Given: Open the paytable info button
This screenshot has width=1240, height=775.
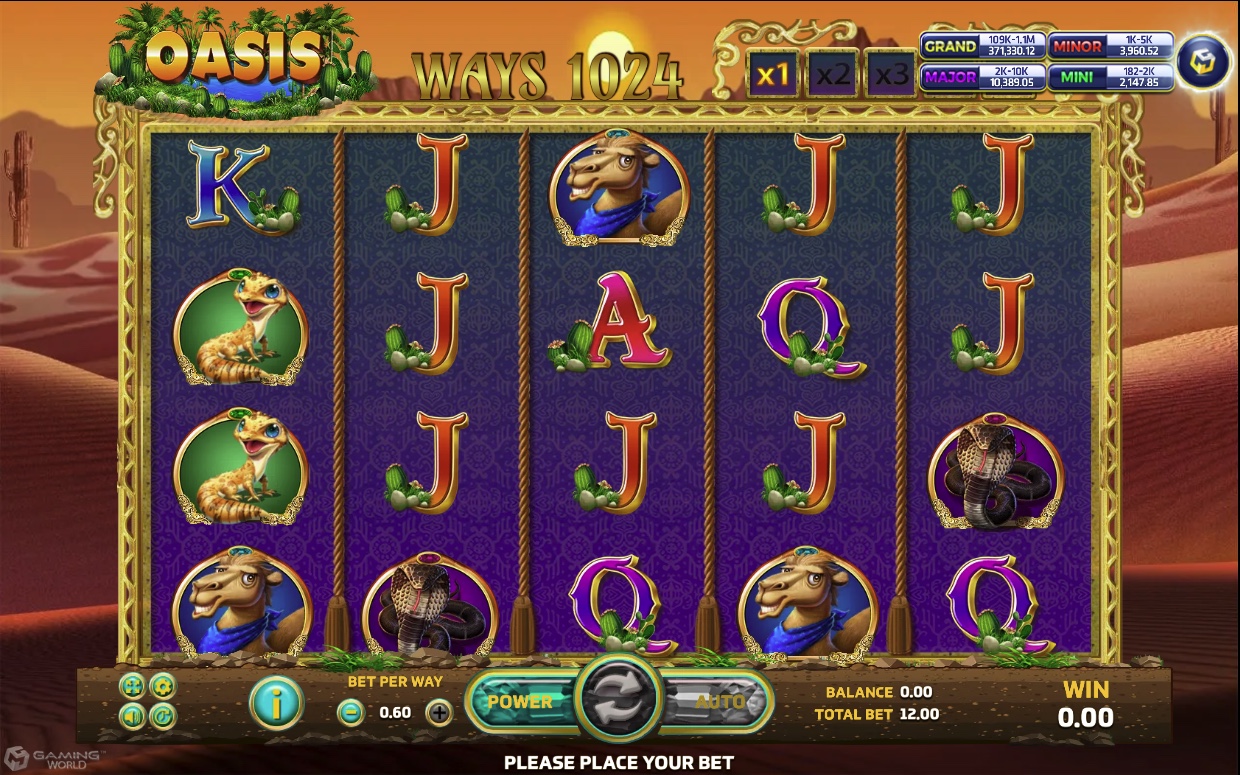Looking at the screenshot, I should coord(275,702).
